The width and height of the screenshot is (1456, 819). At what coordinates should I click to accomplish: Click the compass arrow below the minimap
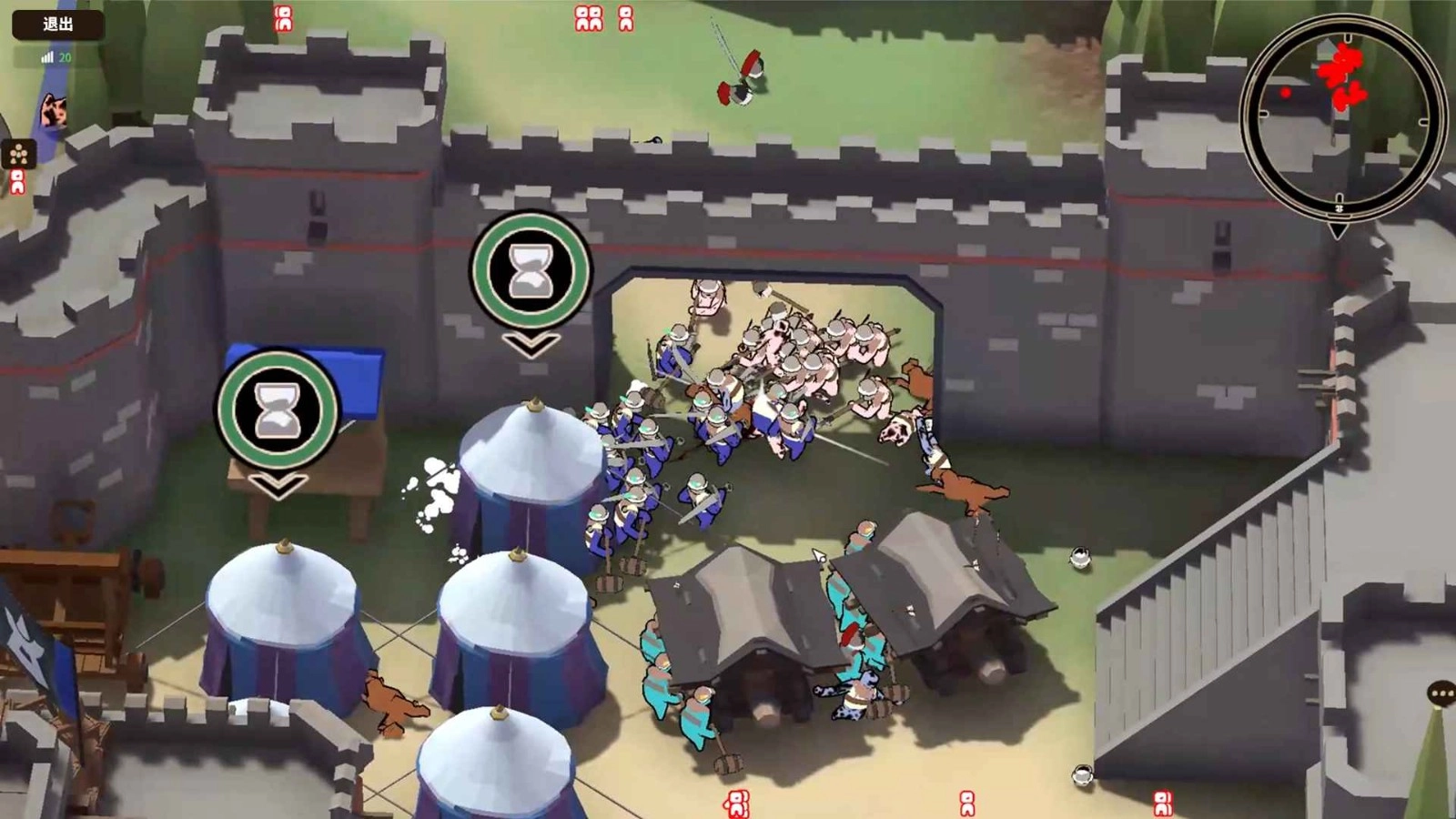point(1336,229)
